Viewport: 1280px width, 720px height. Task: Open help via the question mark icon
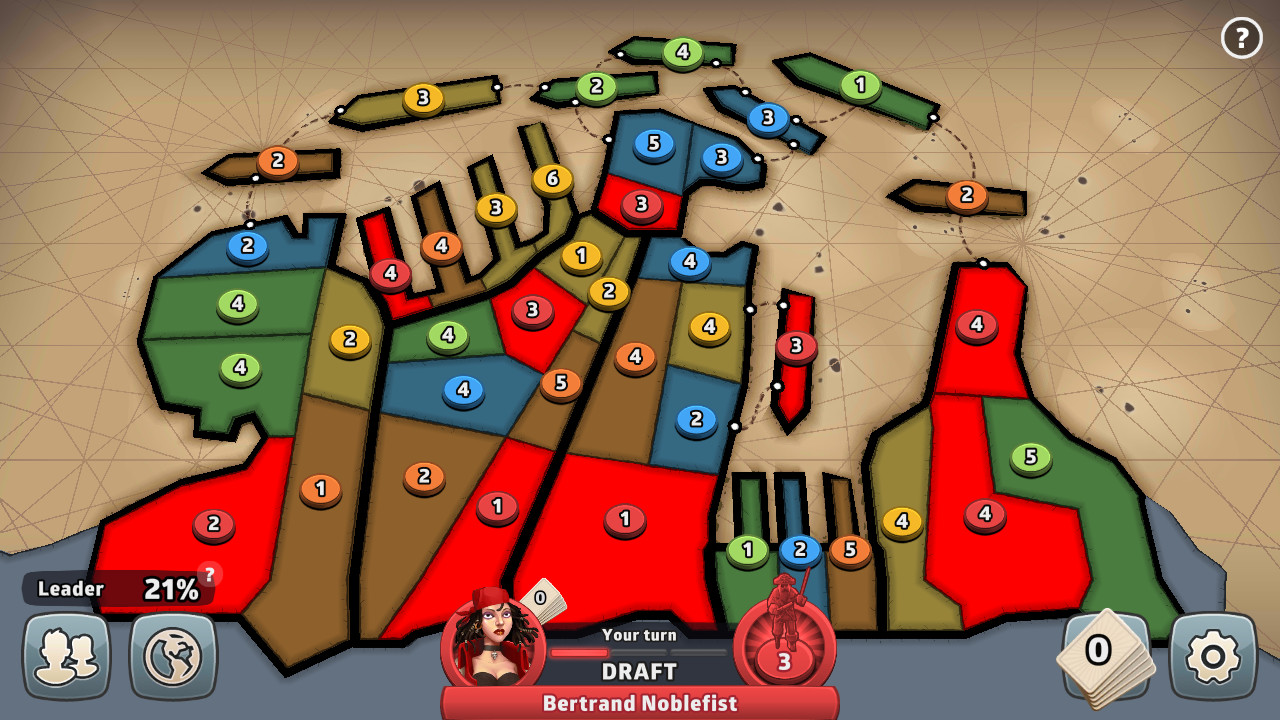tap(1240, 39)
